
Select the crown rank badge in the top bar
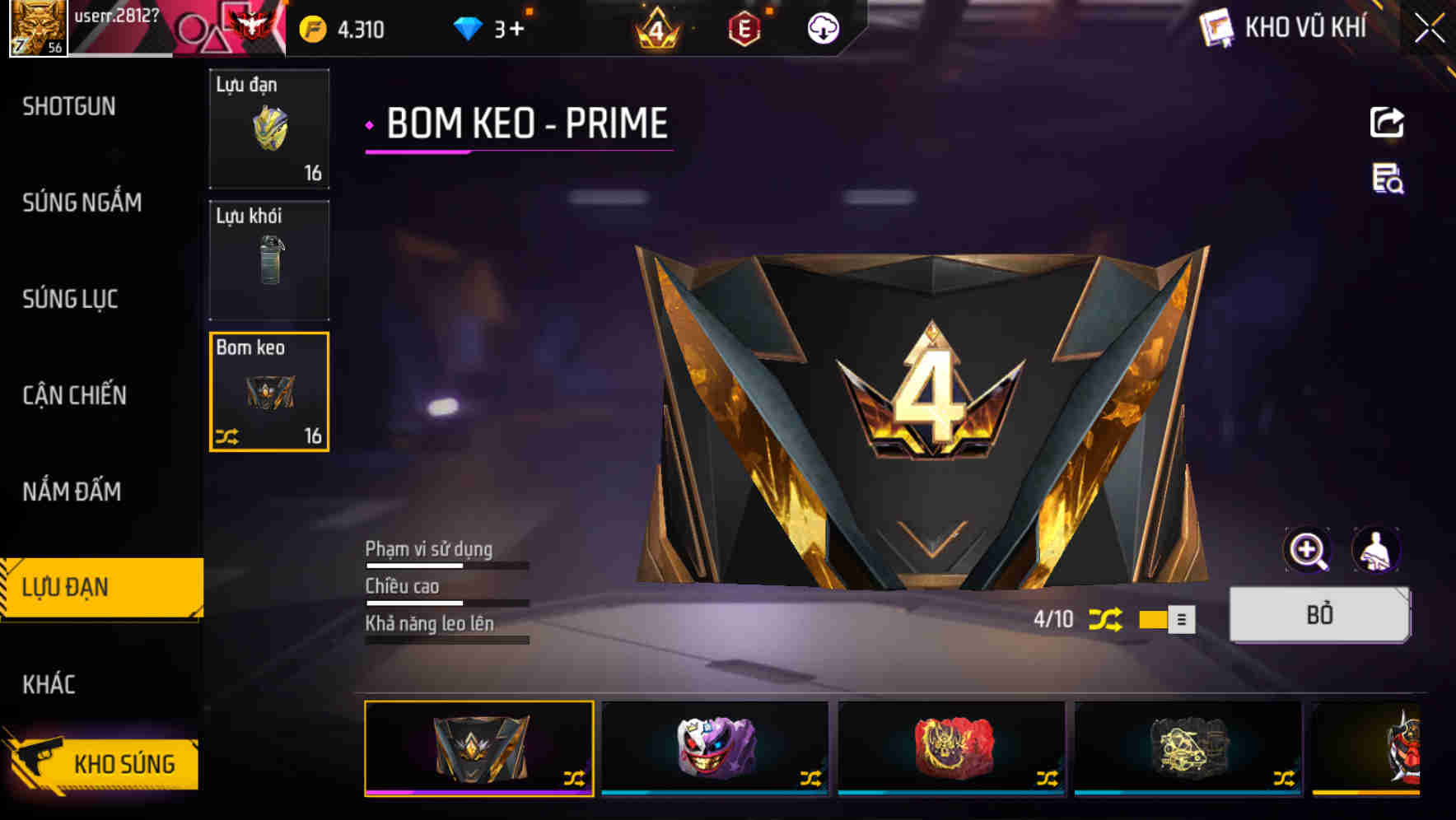658,28
